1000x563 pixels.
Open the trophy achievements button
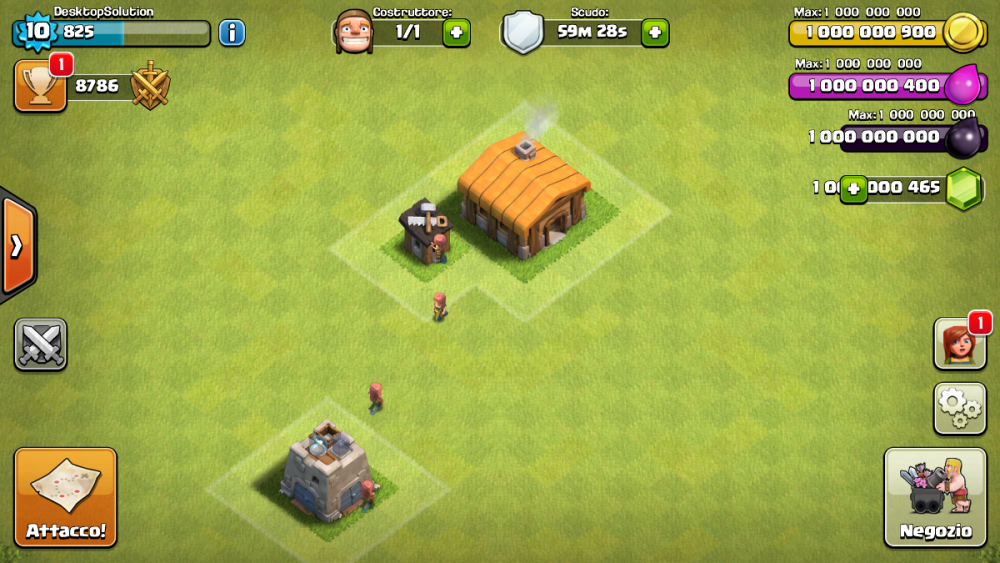click(40, 86)
